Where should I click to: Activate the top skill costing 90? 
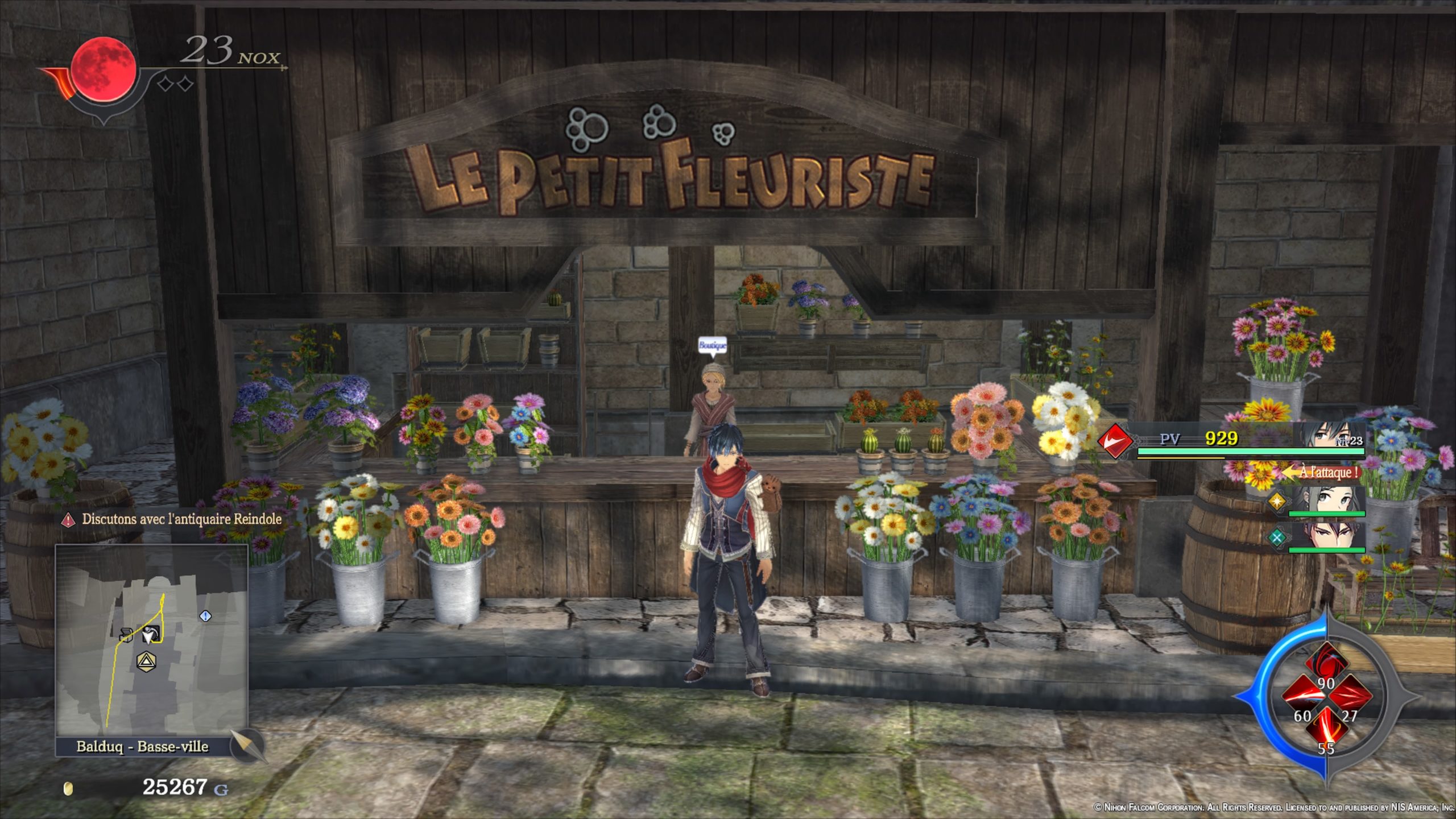click(x=1326, y=664)
